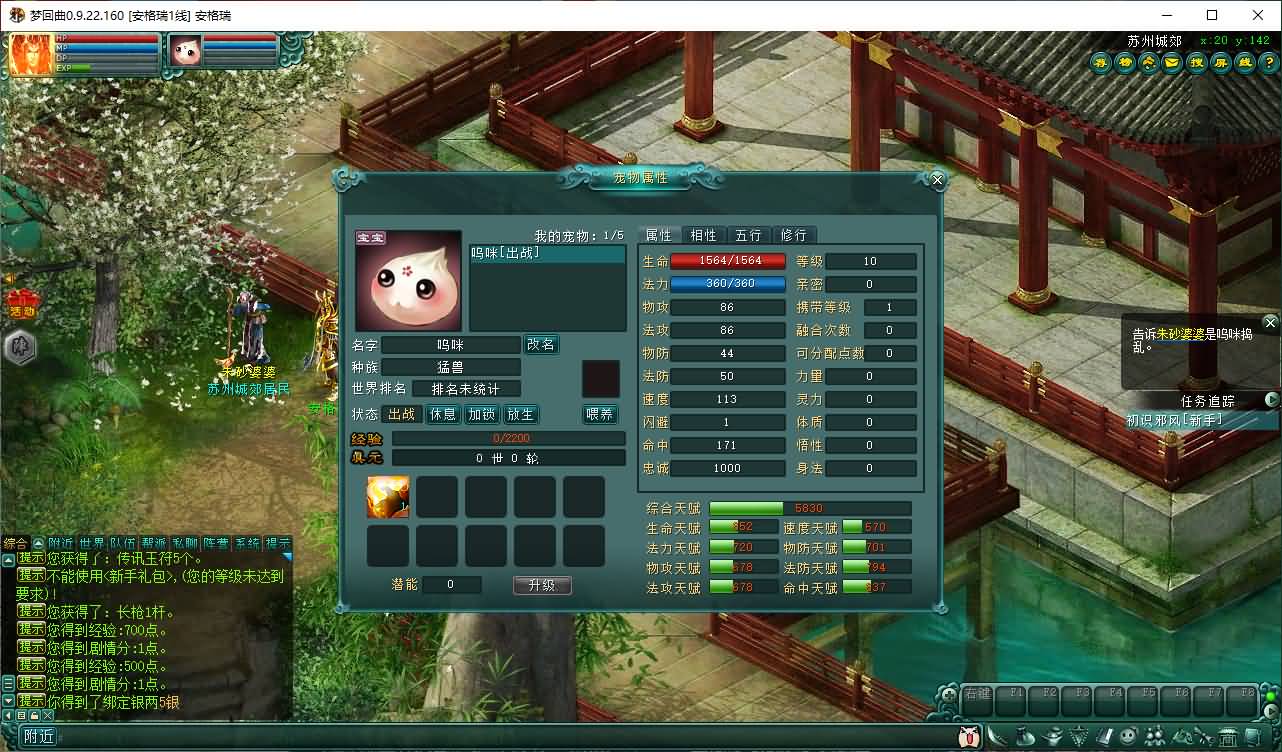Click the task tracker expander arrow
This screenshot has width=1282, height=752.
pyautogui.click(x=1271, y=400)
